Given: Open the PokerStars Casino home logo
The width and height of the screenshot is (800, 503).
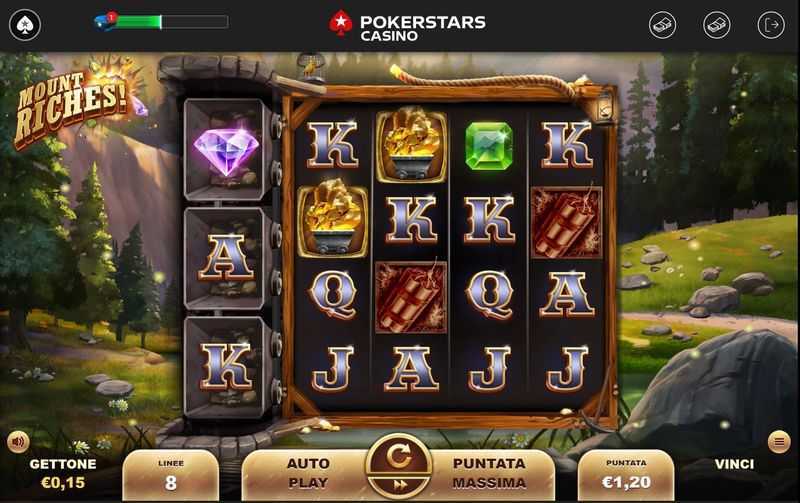Looking at the screenshot, I should point(407,24).
